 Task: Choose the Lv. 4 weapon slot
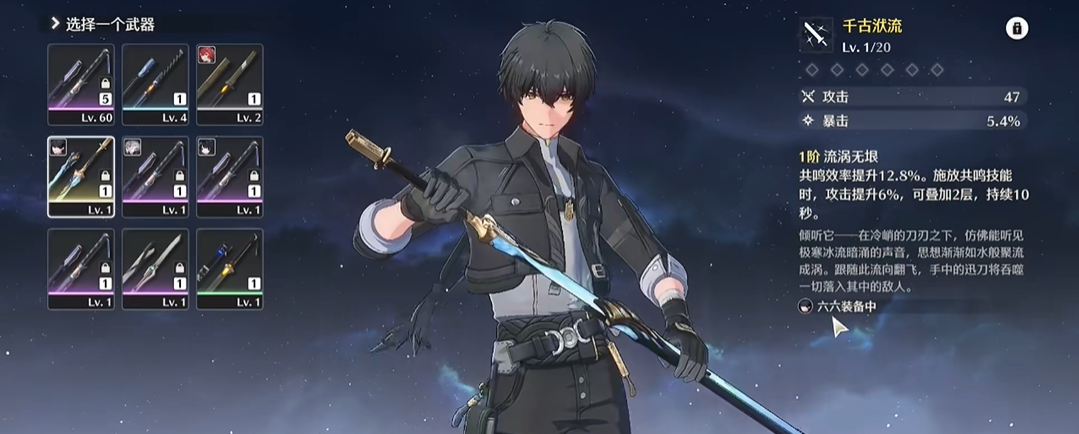coord(155,84)
